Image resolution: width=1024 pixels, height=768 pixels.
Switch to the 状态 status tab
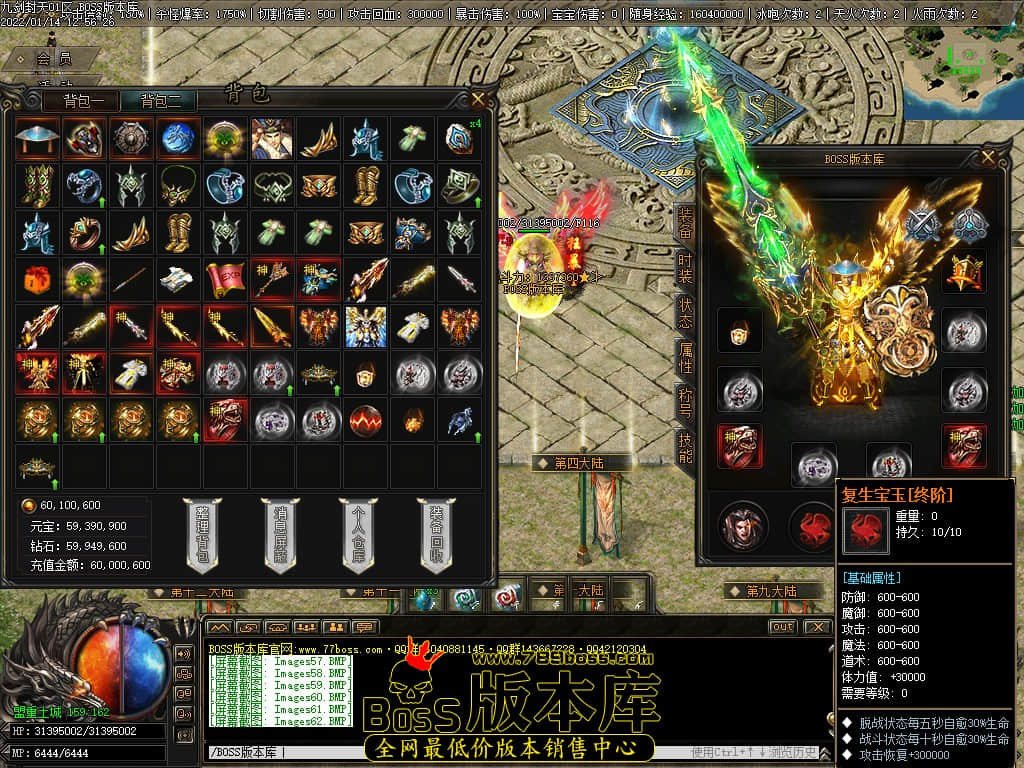coord(685,313)
